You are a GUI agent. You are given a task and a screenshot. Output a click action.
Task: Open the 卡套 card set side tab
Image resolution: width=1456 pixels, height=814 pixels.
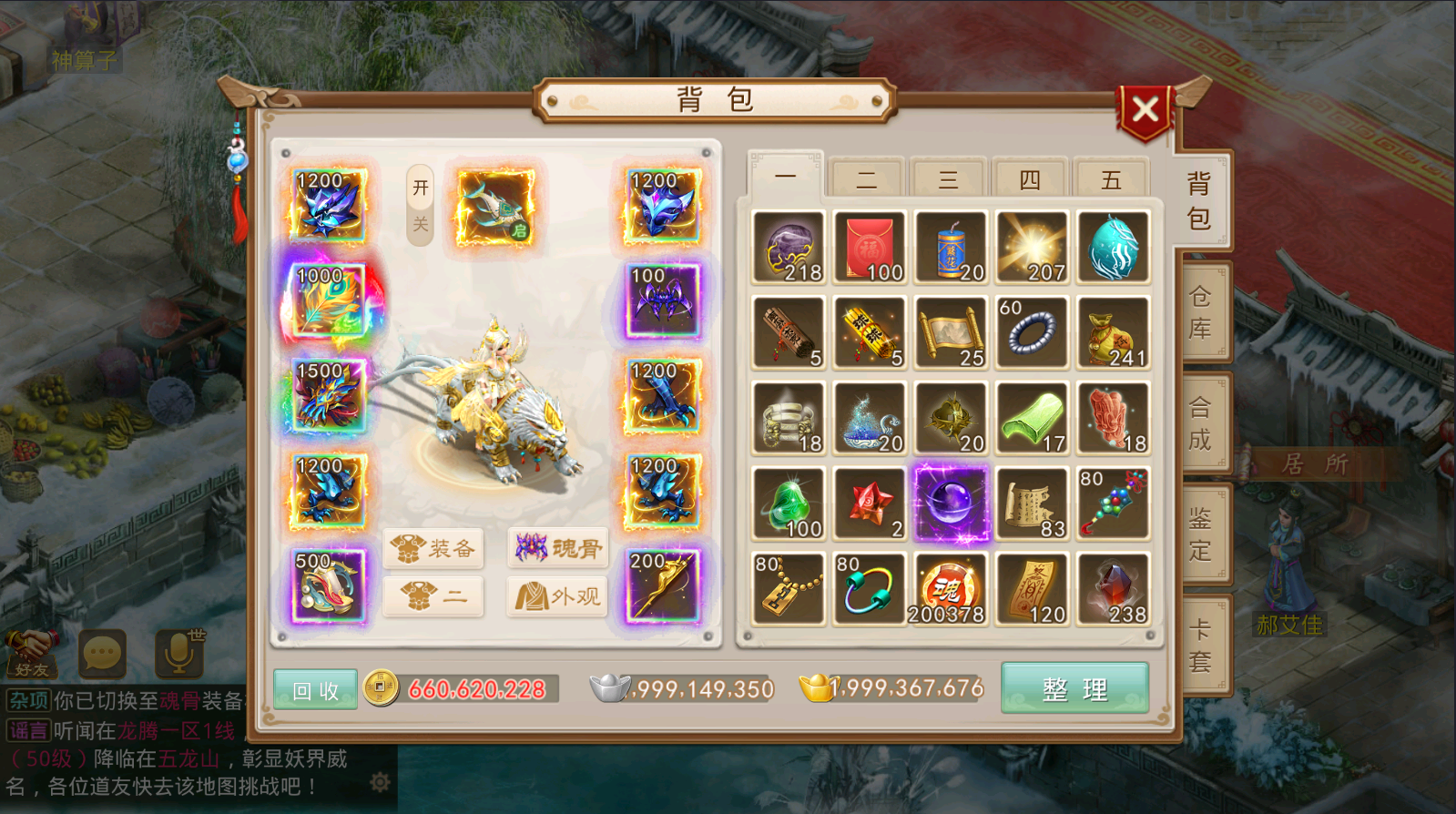(1201, 646)
